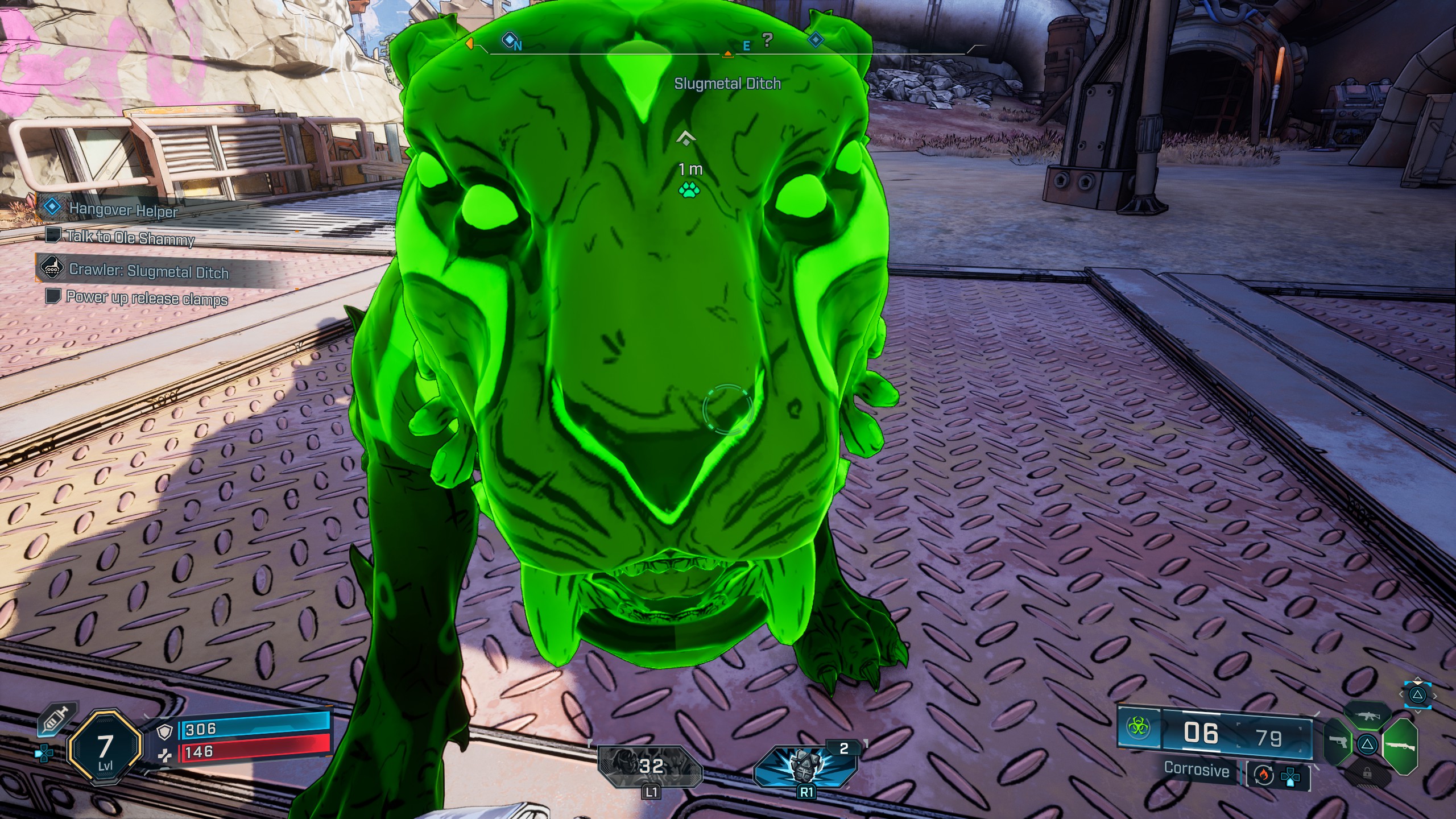The height and width of the screenshot is (819, 1456).
Task: Click the quest diamond marker beside compass N
Action: (508, 39)
